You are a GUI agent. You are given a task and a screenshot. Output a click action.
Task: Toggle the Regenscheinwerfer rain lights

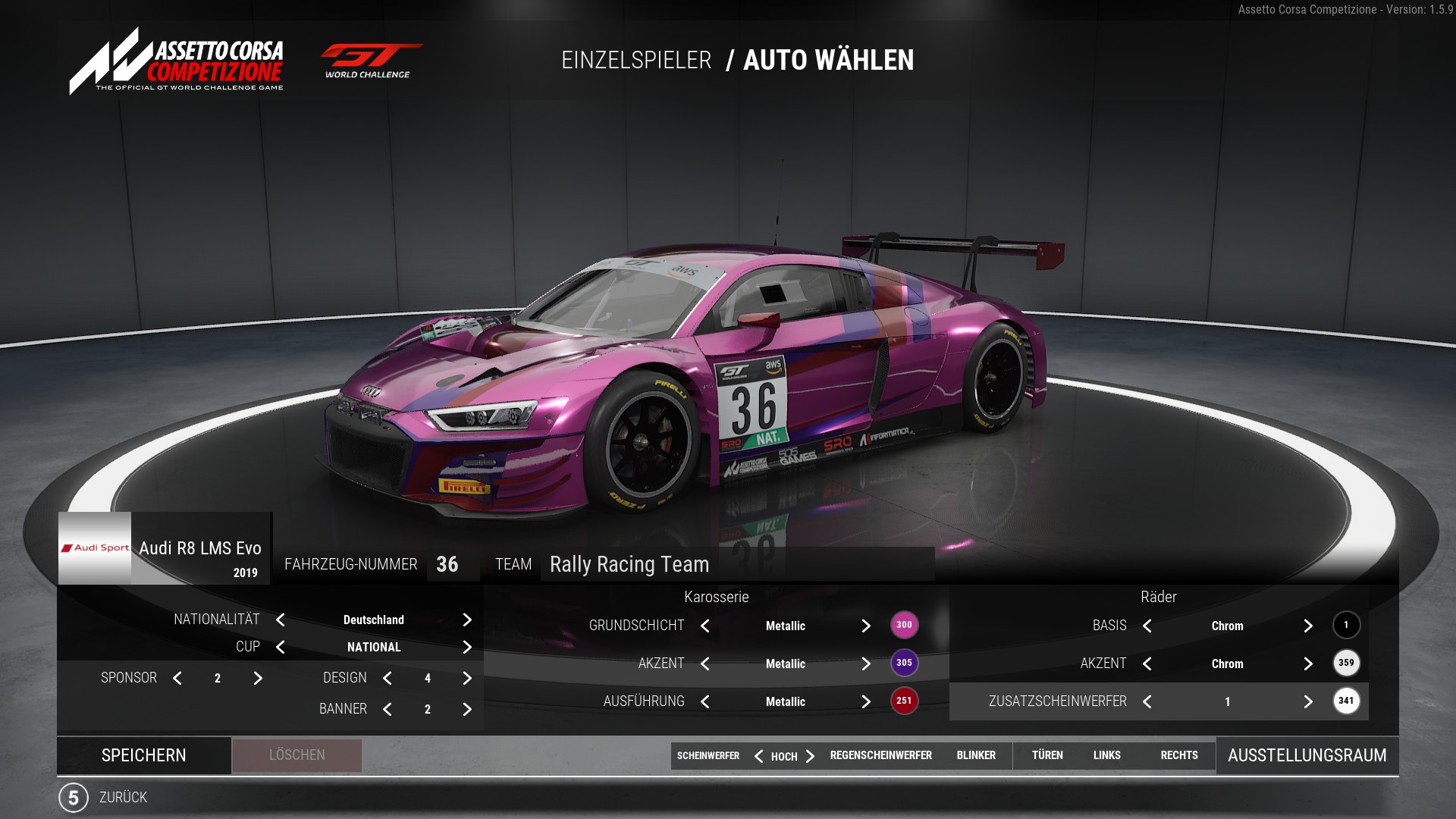pos(880,755)
